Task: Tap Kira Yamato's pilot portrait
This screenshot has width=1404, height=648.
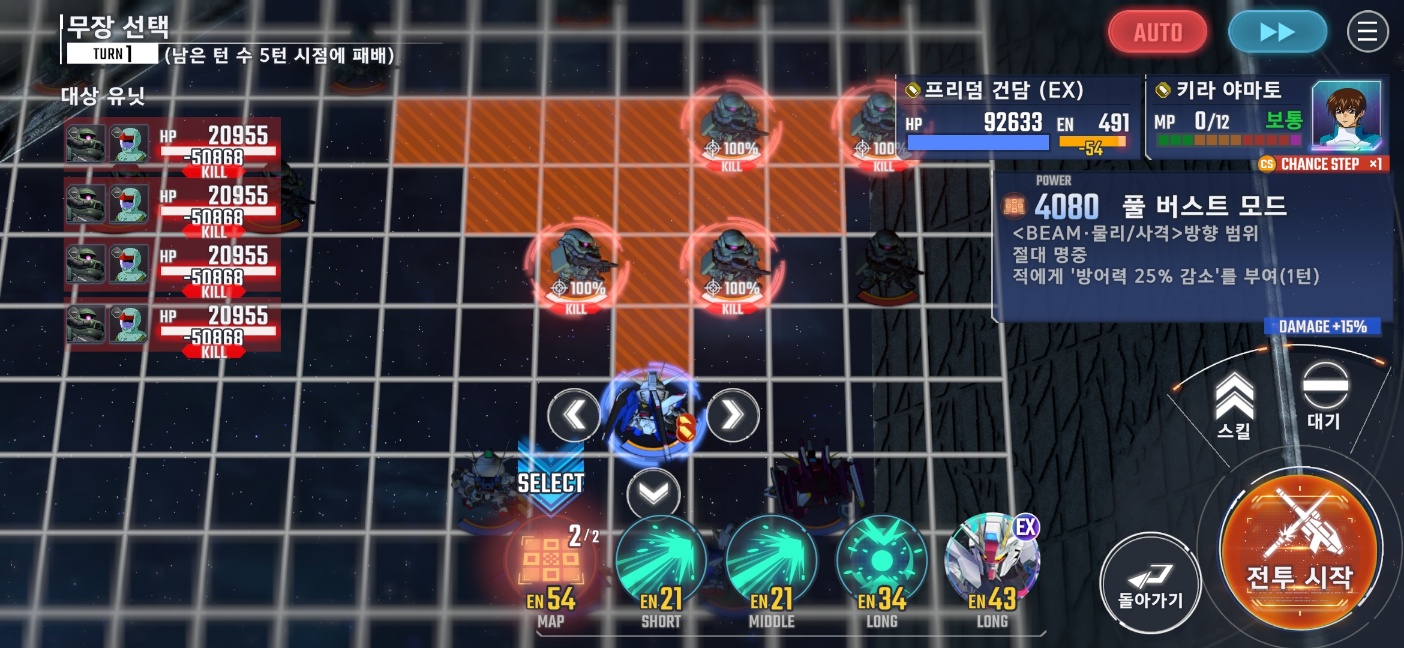Action: 1346,115
